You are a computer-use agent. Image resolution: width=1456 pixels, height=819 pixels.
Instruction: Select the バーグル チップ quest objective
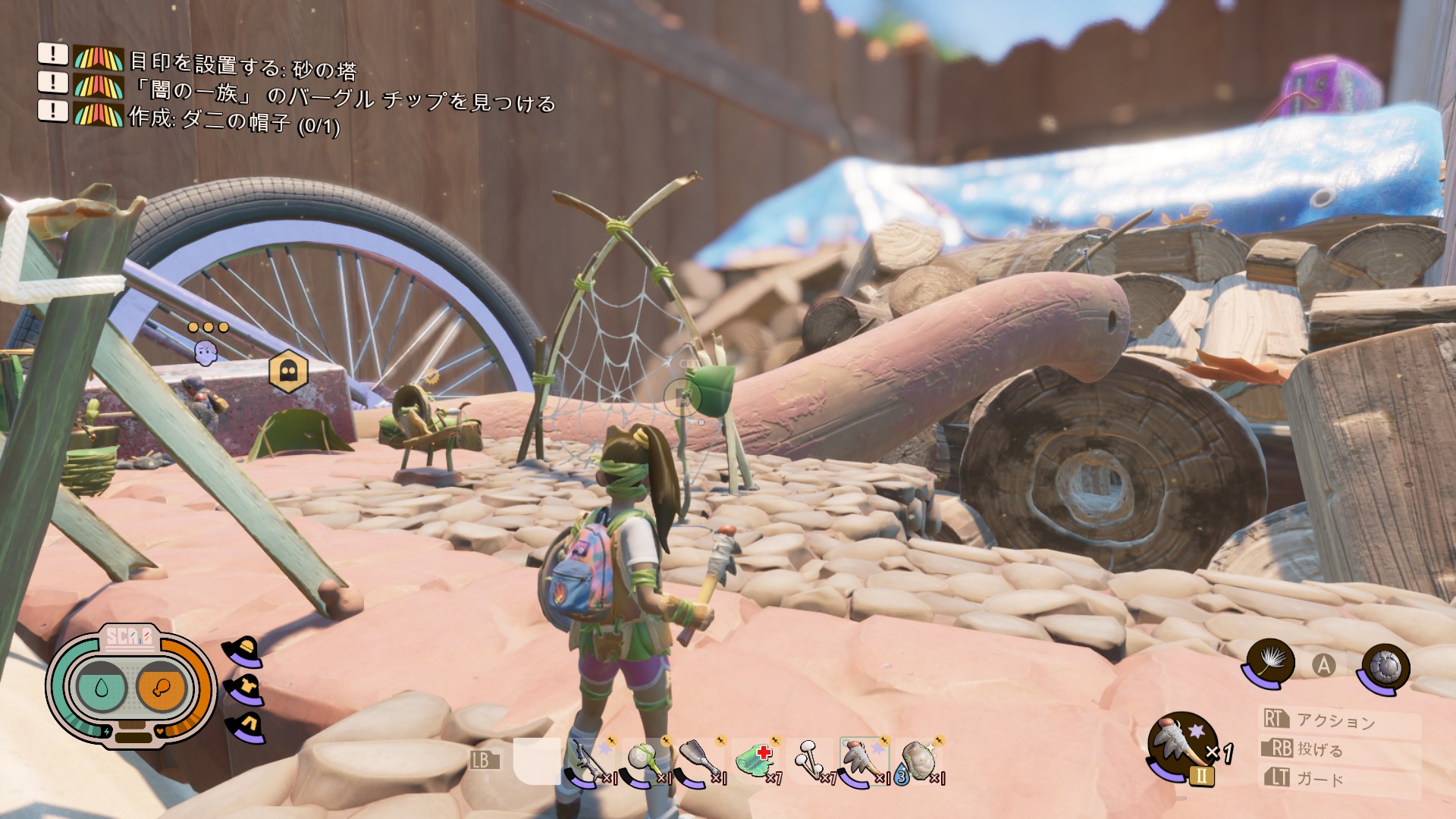click(343, 96)
